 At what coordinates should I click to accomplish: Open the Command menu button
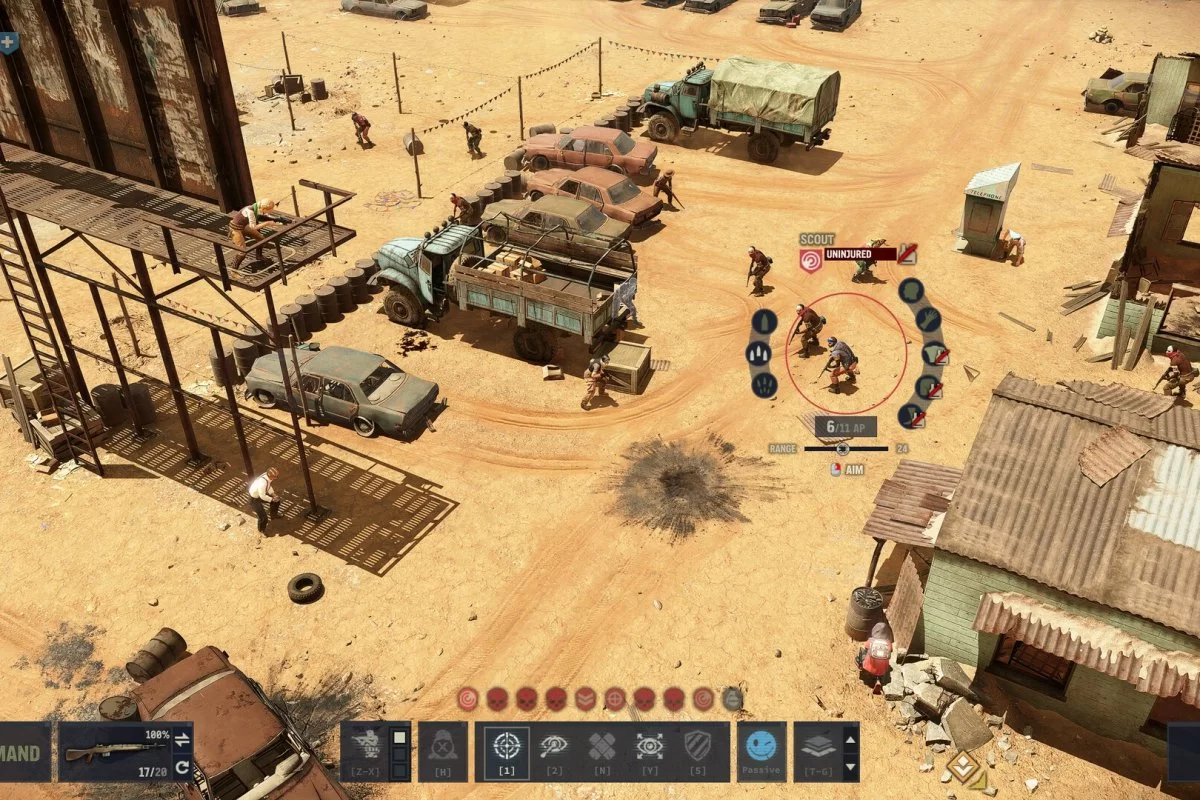tap(24, 753)
